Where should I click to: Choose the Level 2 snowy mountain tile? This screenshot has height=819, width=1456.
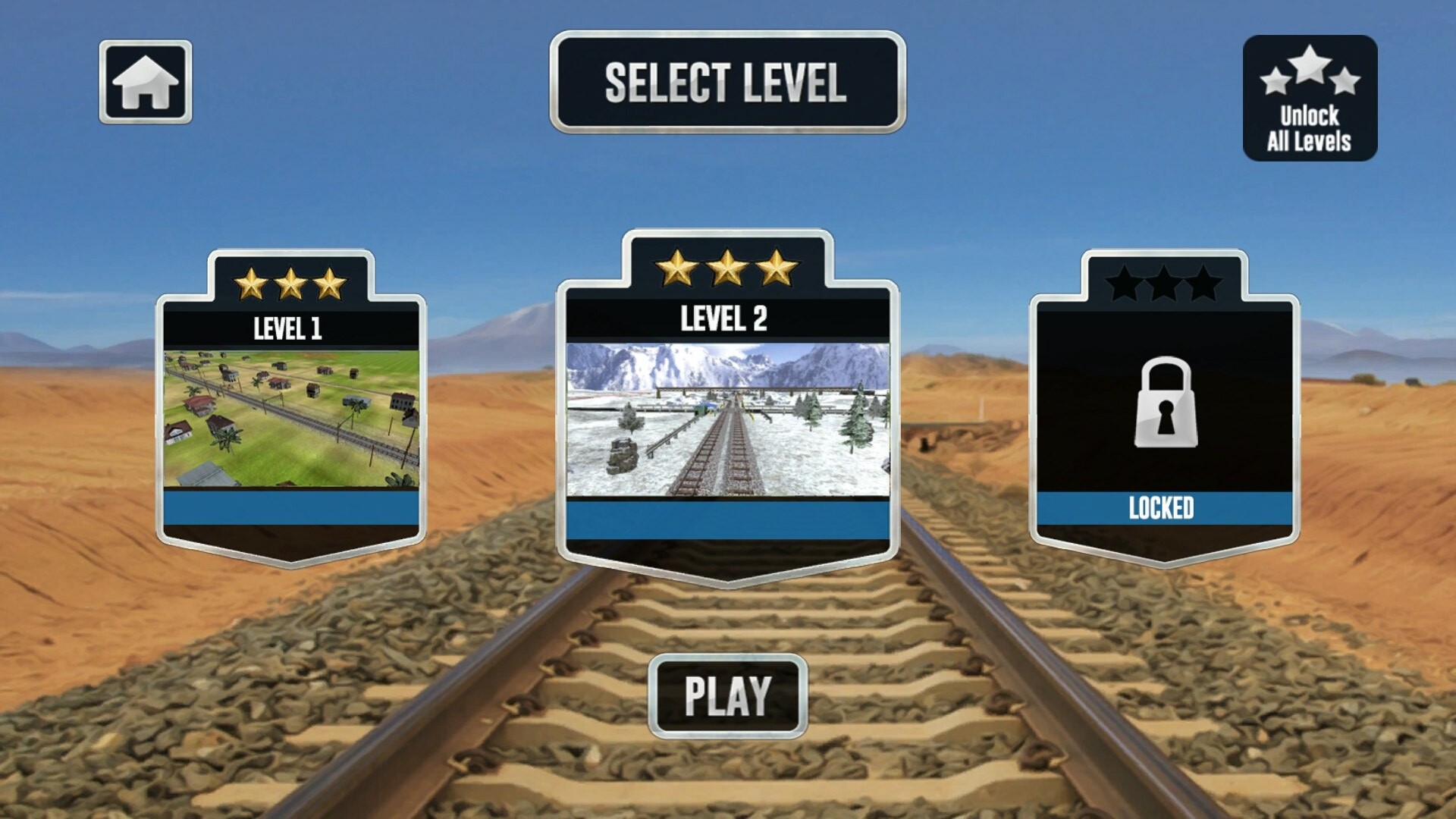[727, 419]
